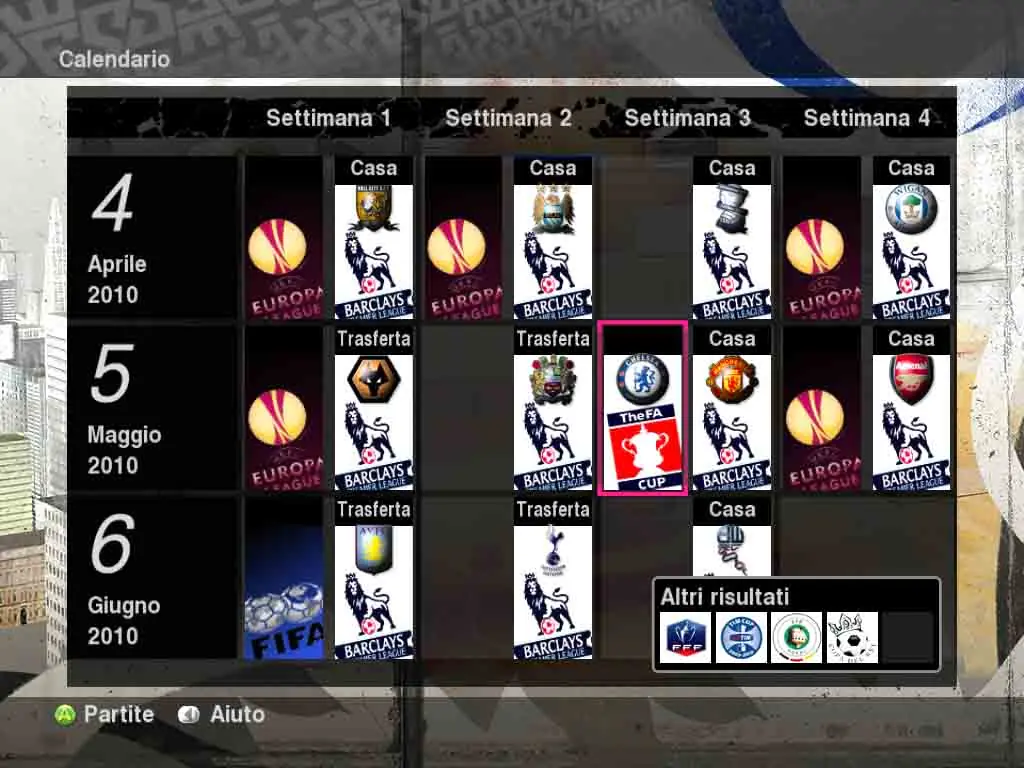
Task: Choose the Manchester City home fixture
Action: click(552, 238)
